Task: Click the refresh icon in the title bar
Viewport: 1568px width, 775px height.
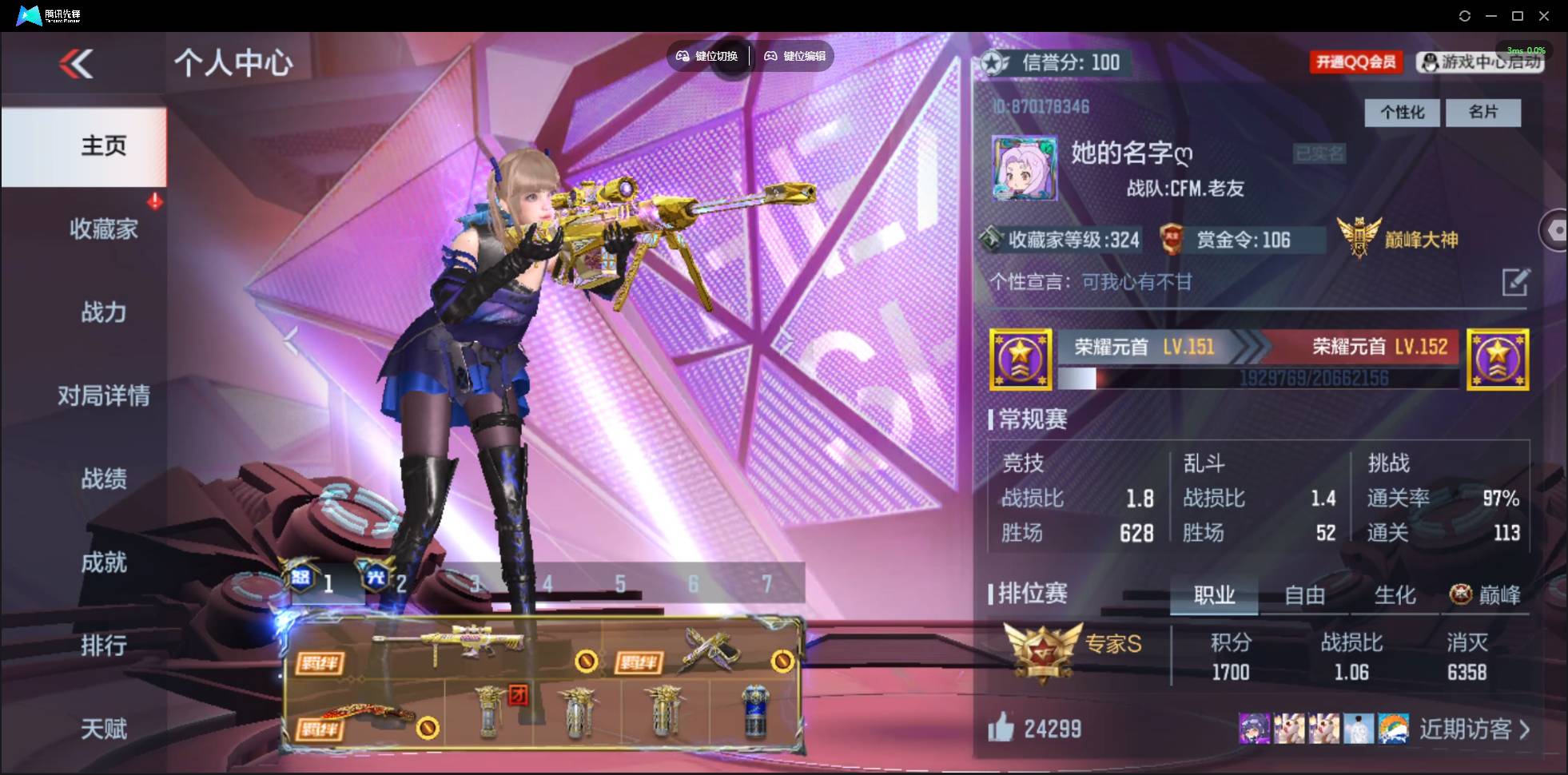Action: (1465, 15)
